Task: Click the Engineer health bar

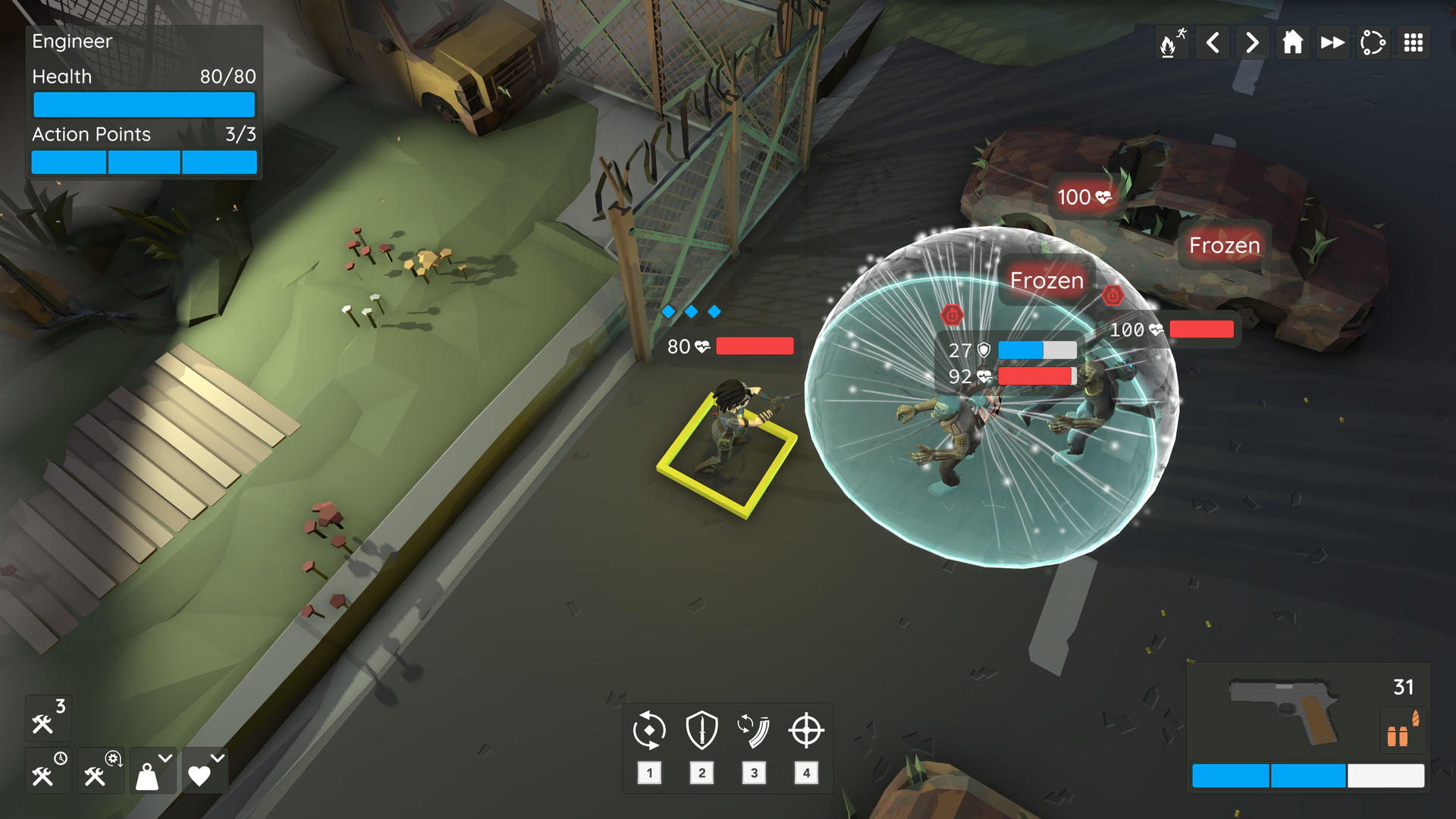Action: pyautogui.click(x=143, y=104)
